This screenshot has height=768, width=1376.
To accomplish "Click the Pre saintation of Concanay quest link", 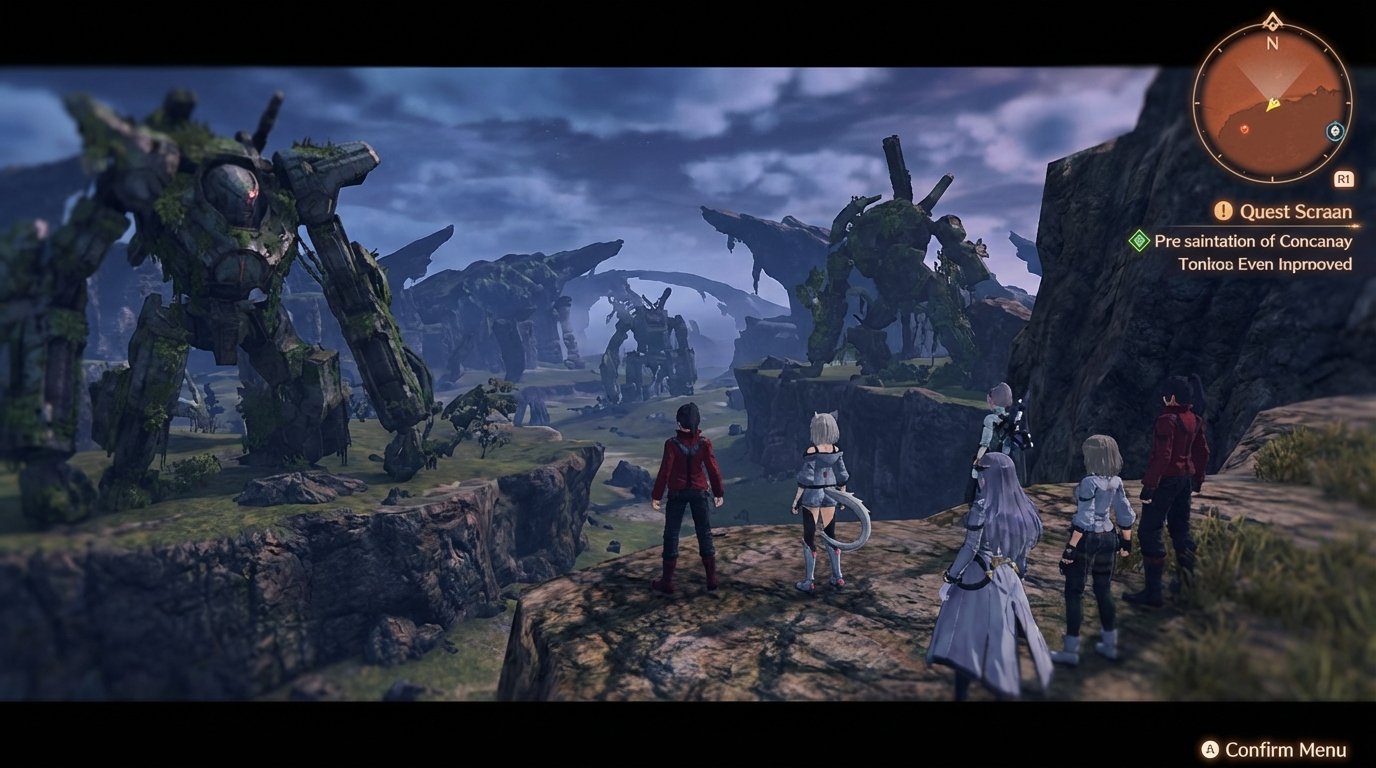I will [1252, 241].
